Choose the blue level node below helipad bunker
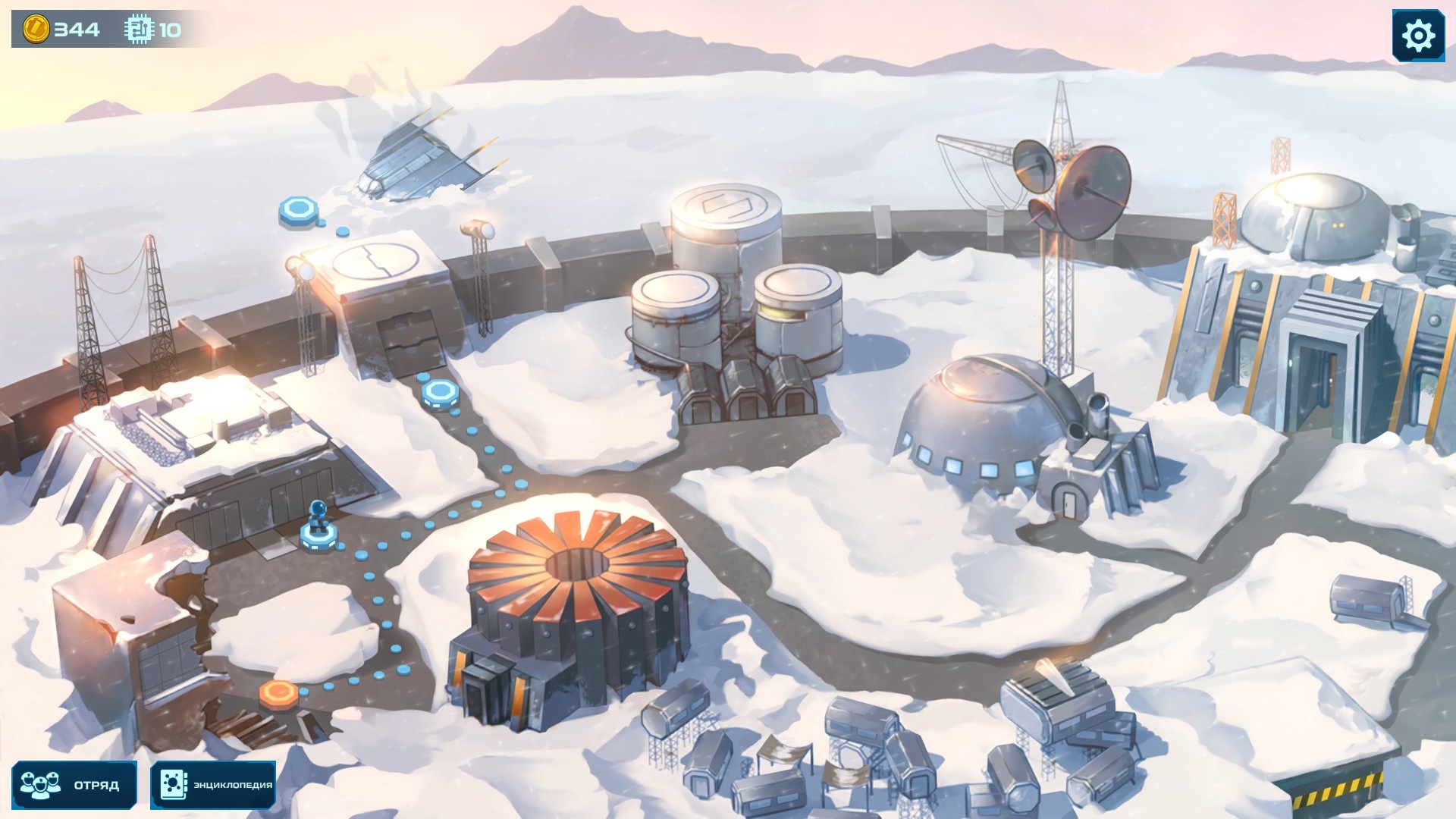1456x819 pixels. tap(440, 393)
